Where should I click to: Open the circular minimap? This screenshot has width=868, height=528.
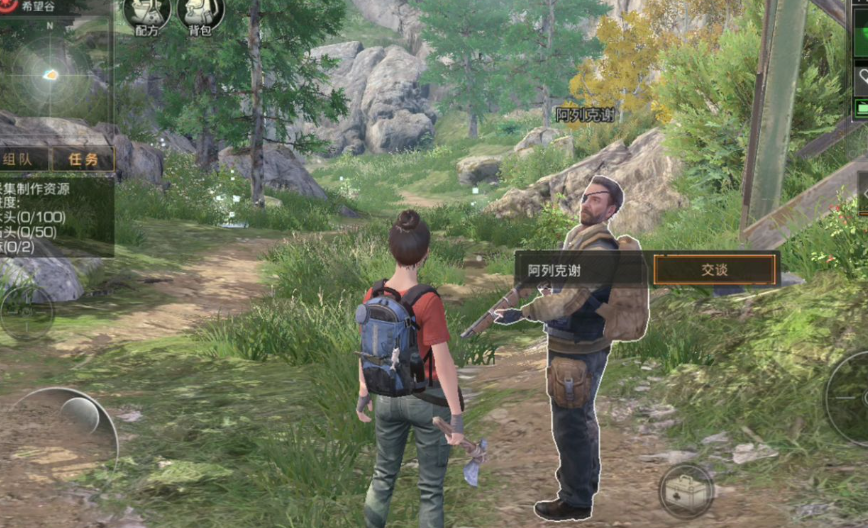pyautogui.click(x=48, y=73)
